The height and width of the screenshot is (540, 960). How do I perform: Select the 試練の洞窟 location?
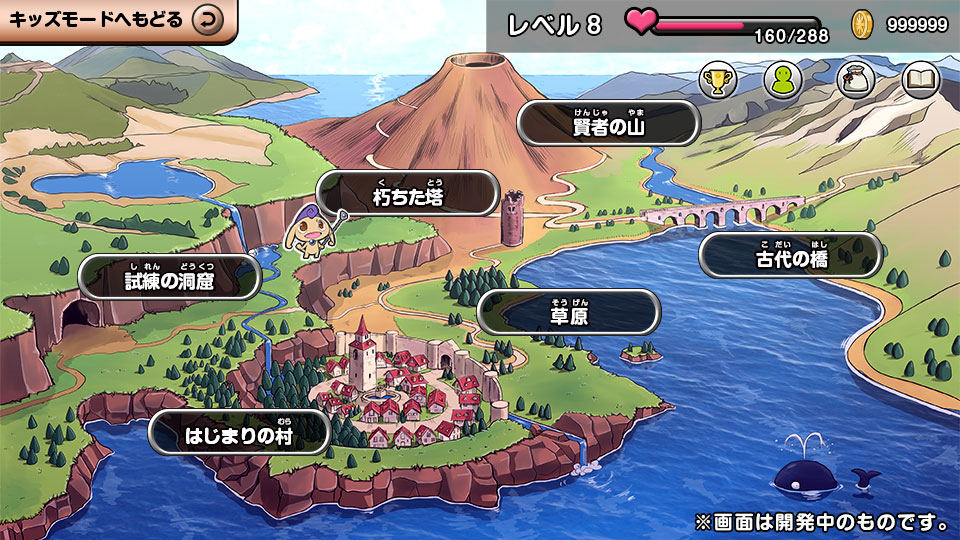point(169,278)
